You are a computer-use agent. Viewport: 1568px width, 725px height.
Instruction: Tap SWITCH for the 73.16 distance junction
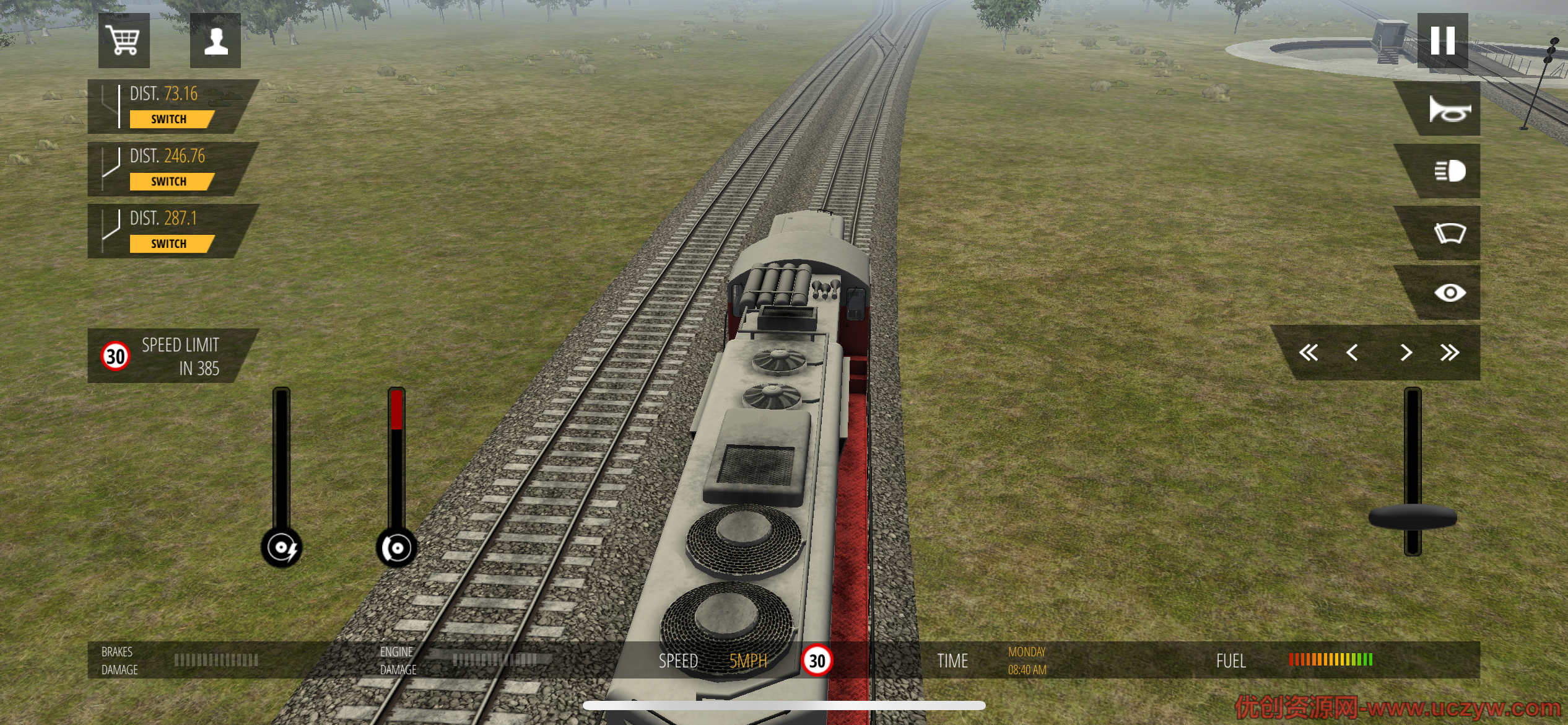click(169, 119)
